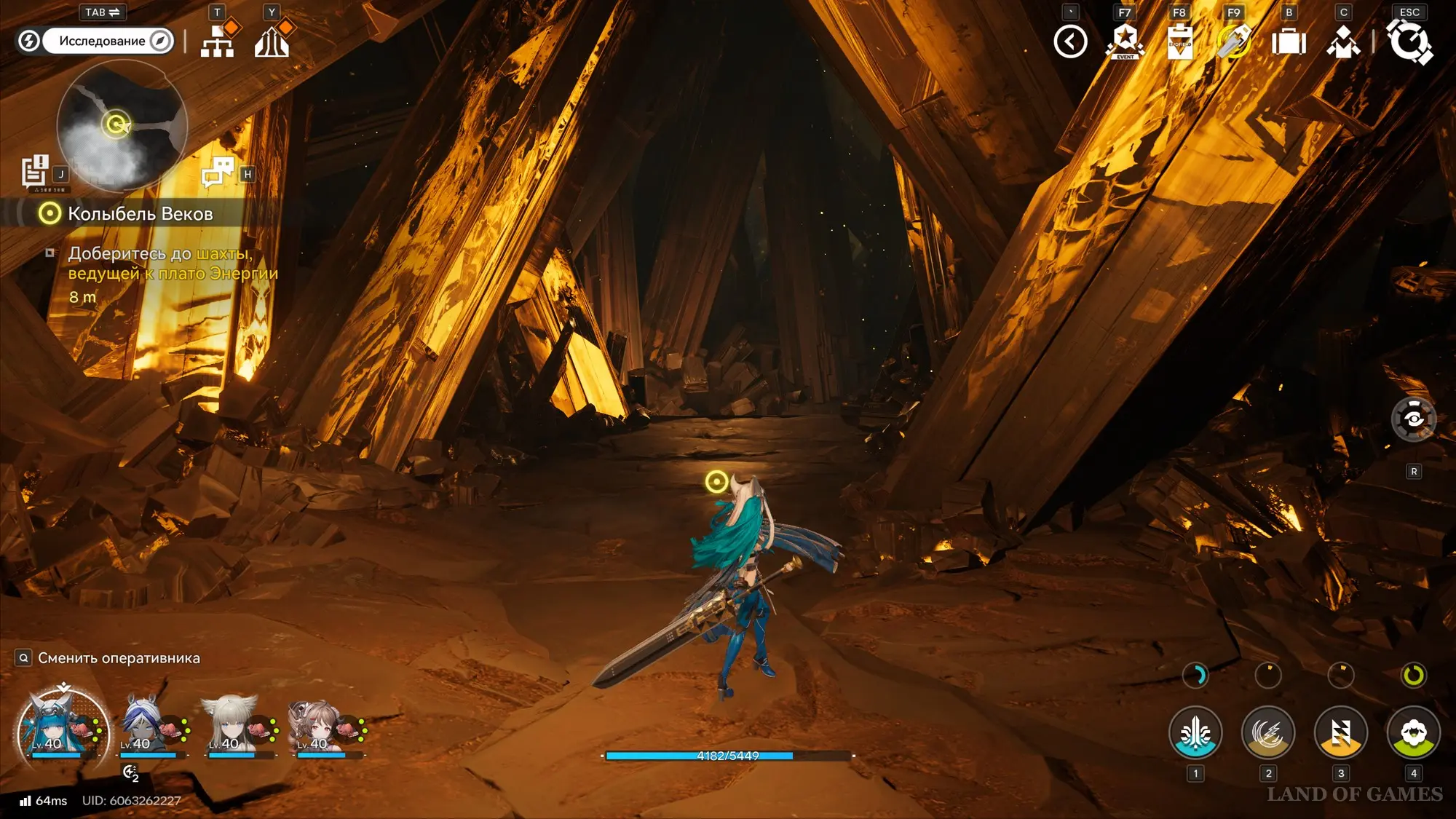Open the circular minimap
This screenshot has height=819, width=1456.
(122, 125)
